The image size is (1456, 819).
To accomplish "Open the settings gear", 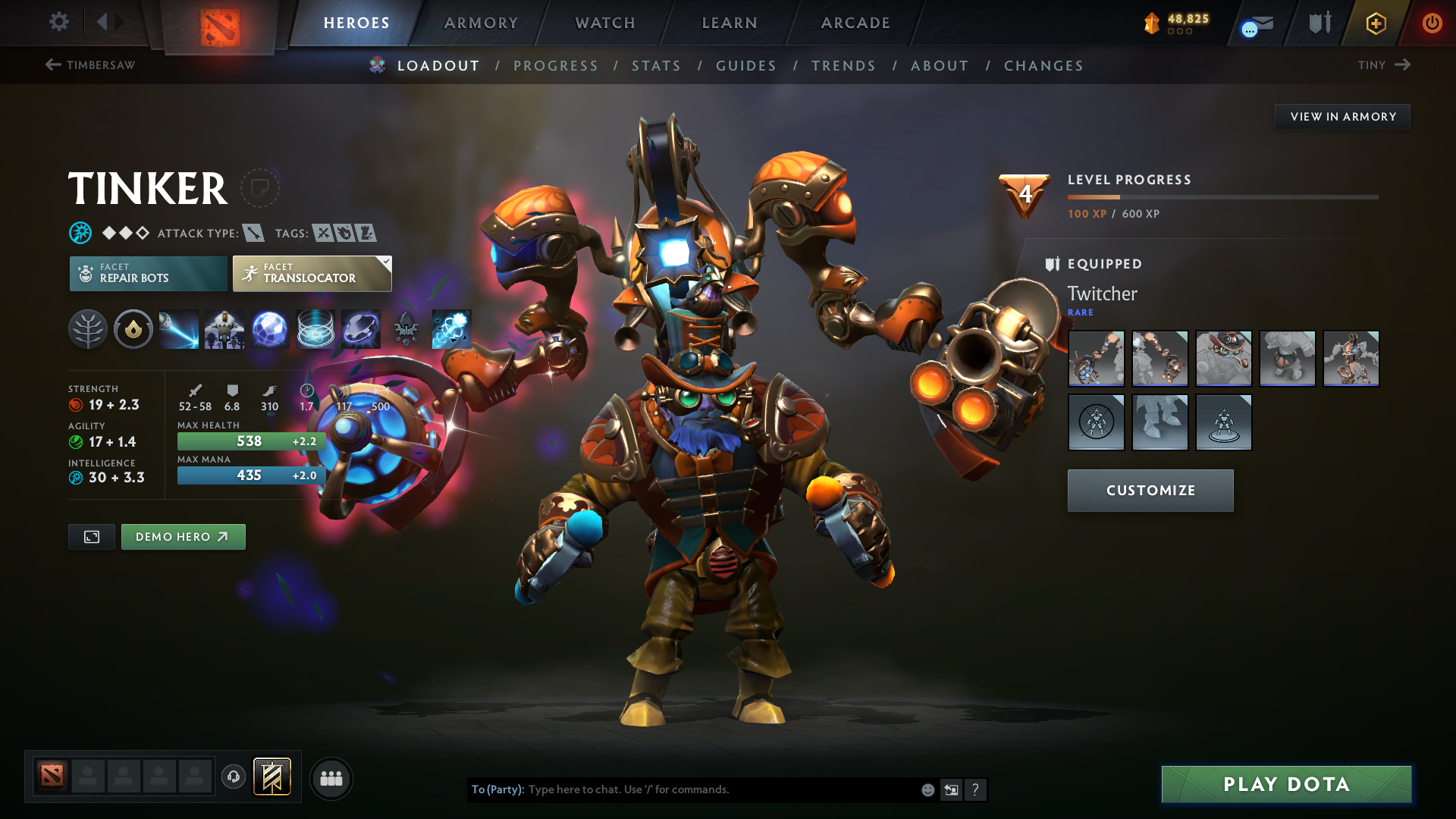I will point(58,22).
